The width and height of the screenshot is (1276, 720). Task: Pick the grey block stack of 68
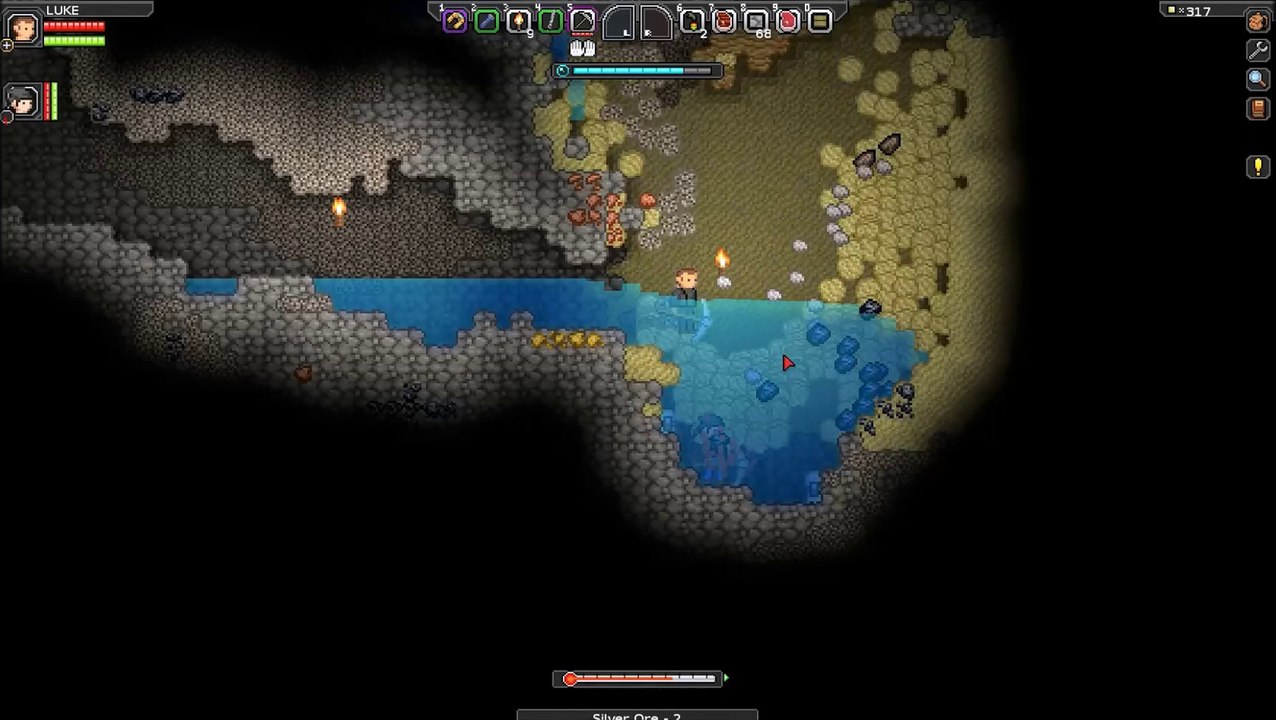tap(756, 21)
